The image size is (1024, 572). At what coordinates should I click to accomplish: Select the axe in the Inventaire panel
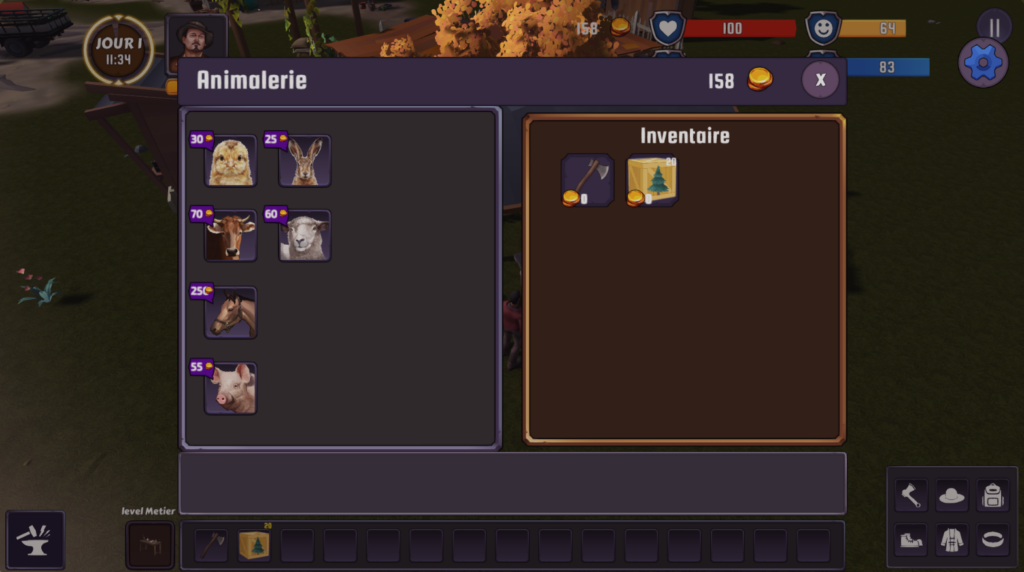(x=588, y=180)
